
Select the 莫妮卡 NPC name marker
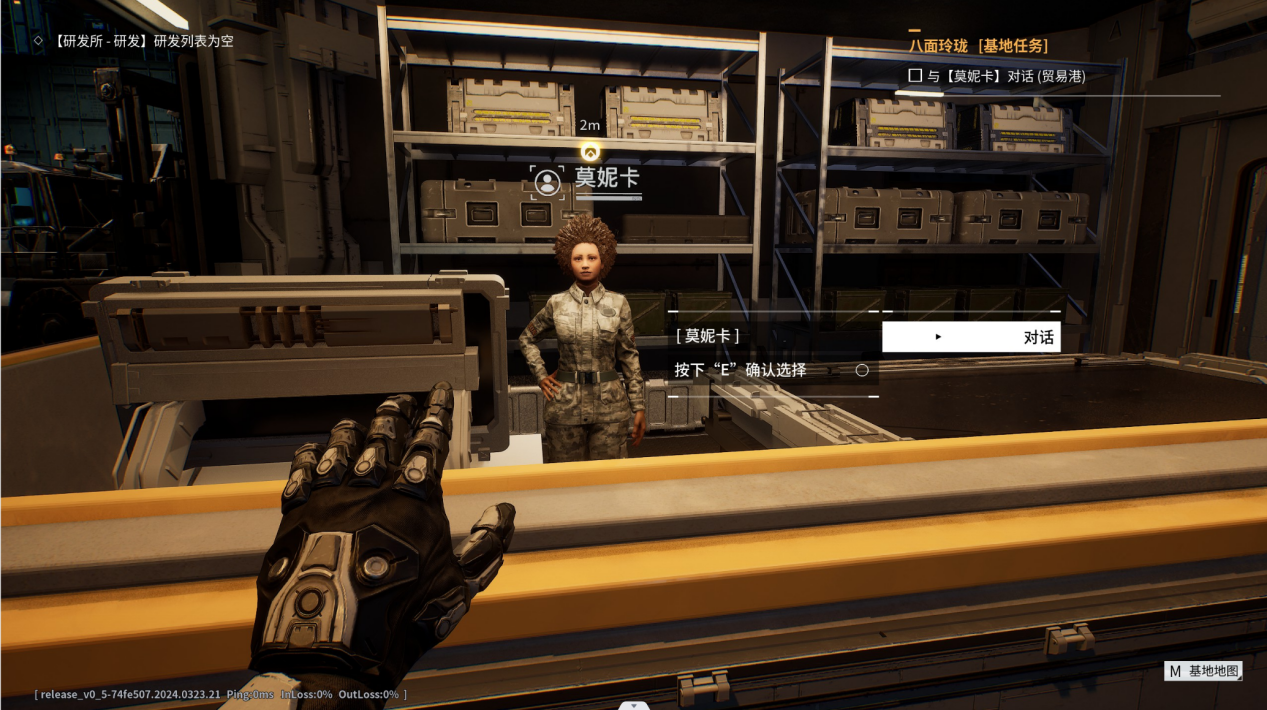coord(590,180)
